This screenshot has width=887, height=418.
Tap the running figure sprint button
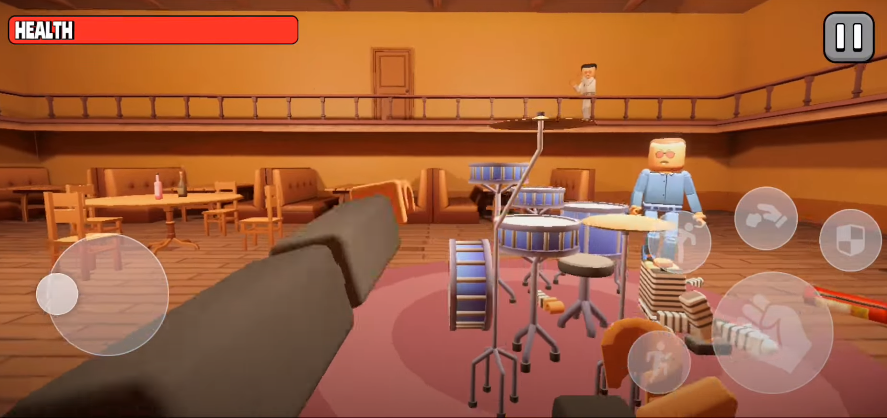658,361
